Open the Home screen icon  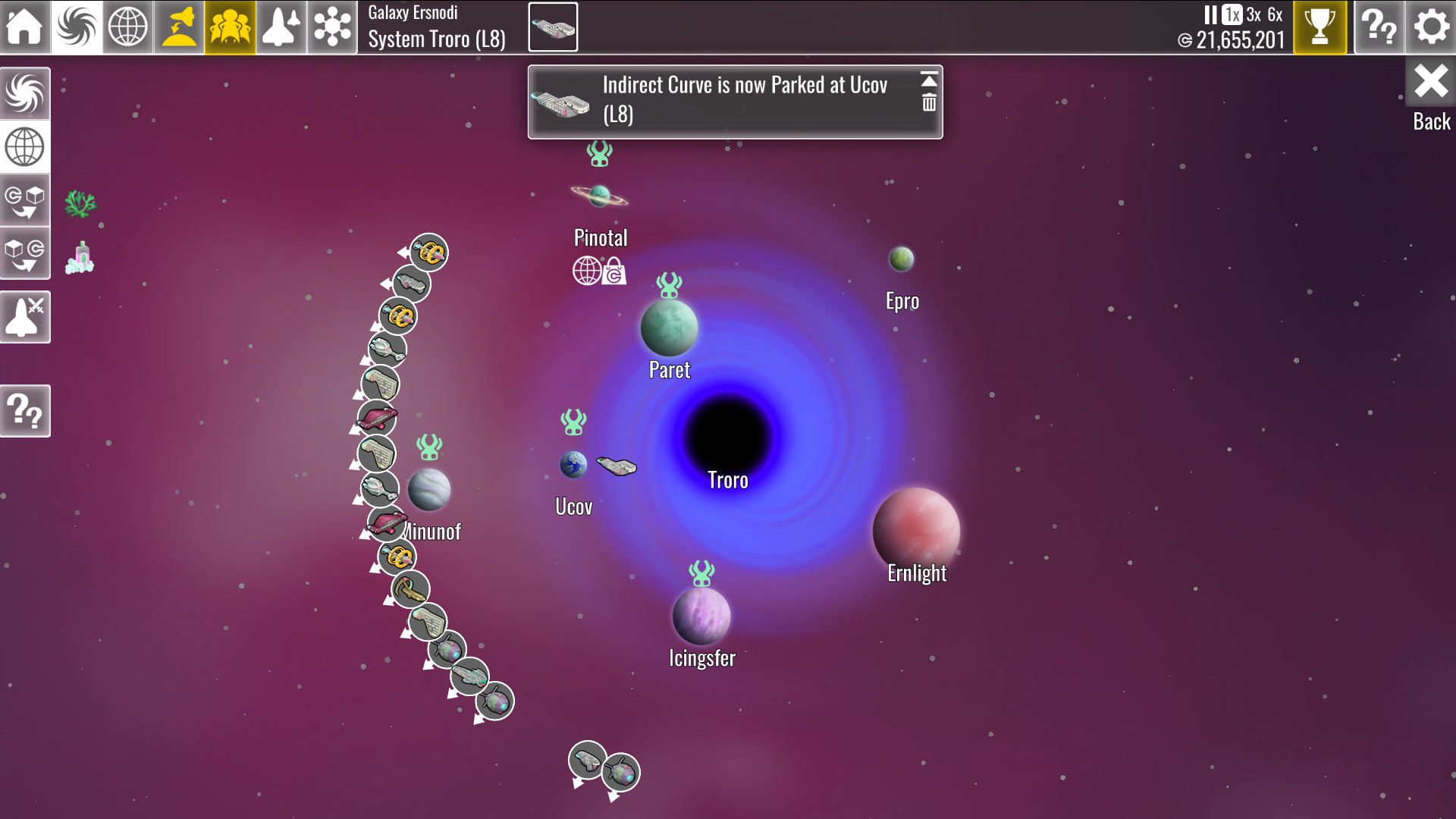[26, 27]
